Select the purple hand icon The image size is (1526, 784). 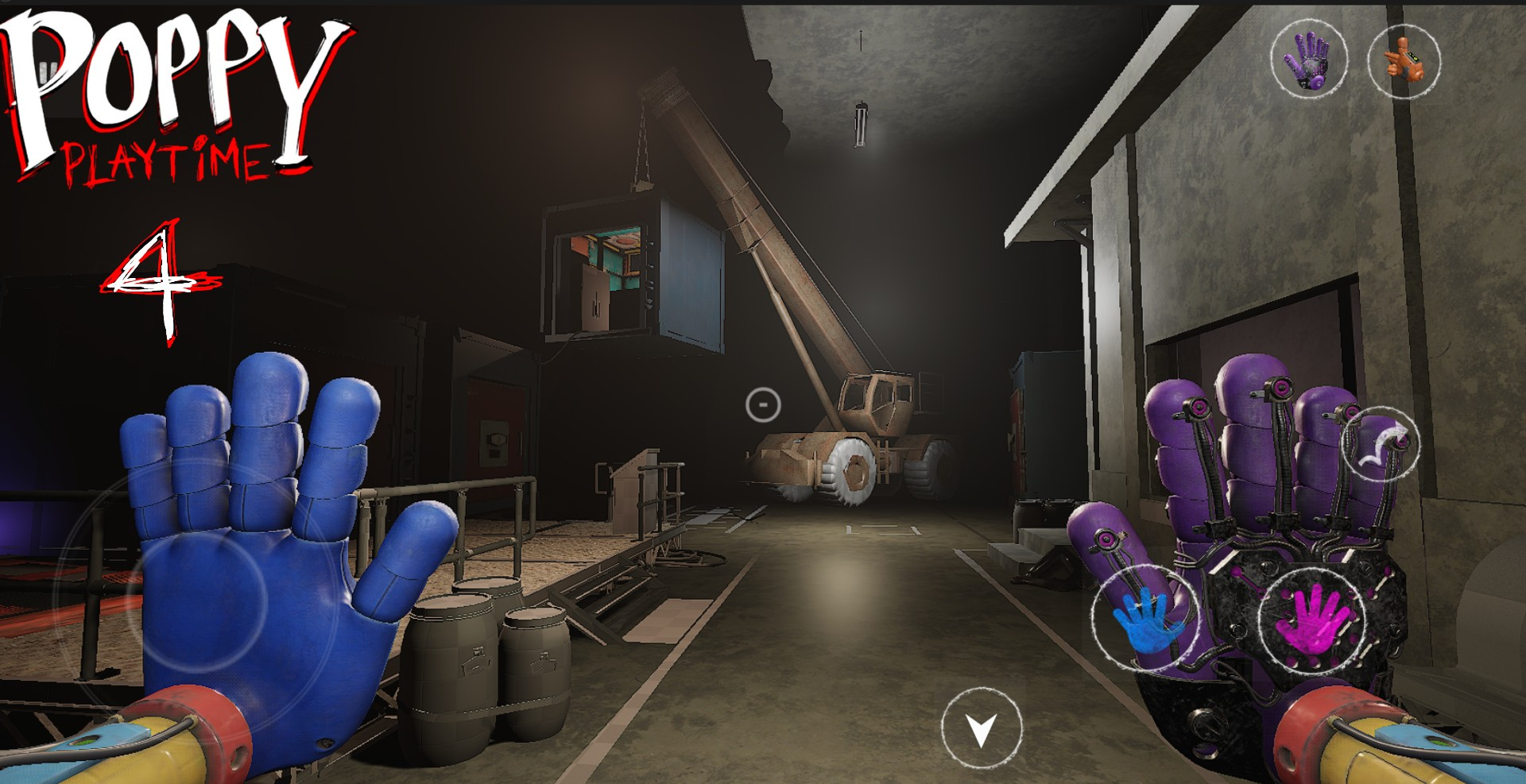click(x=1308, y=58)
